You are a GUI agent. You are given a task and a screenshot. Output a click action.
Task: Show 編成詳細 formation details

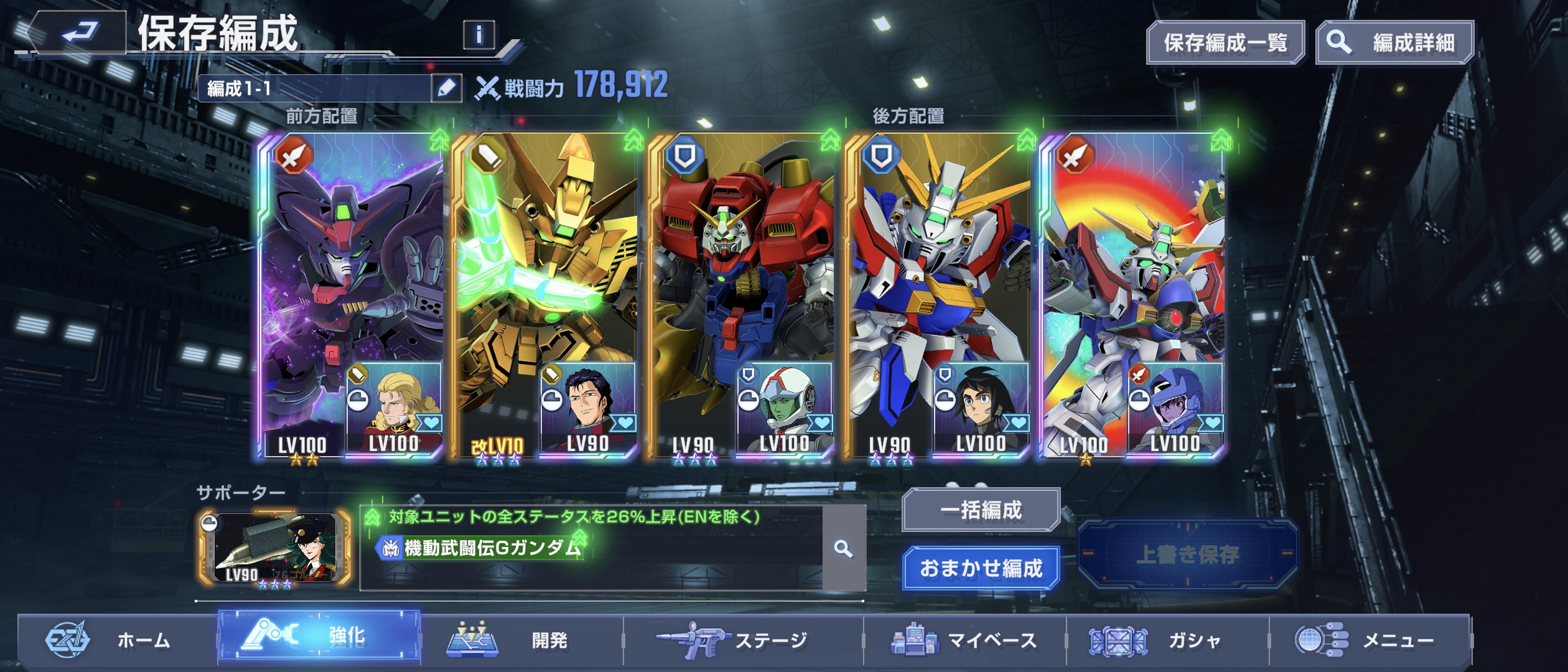[x=1394, y=42]
